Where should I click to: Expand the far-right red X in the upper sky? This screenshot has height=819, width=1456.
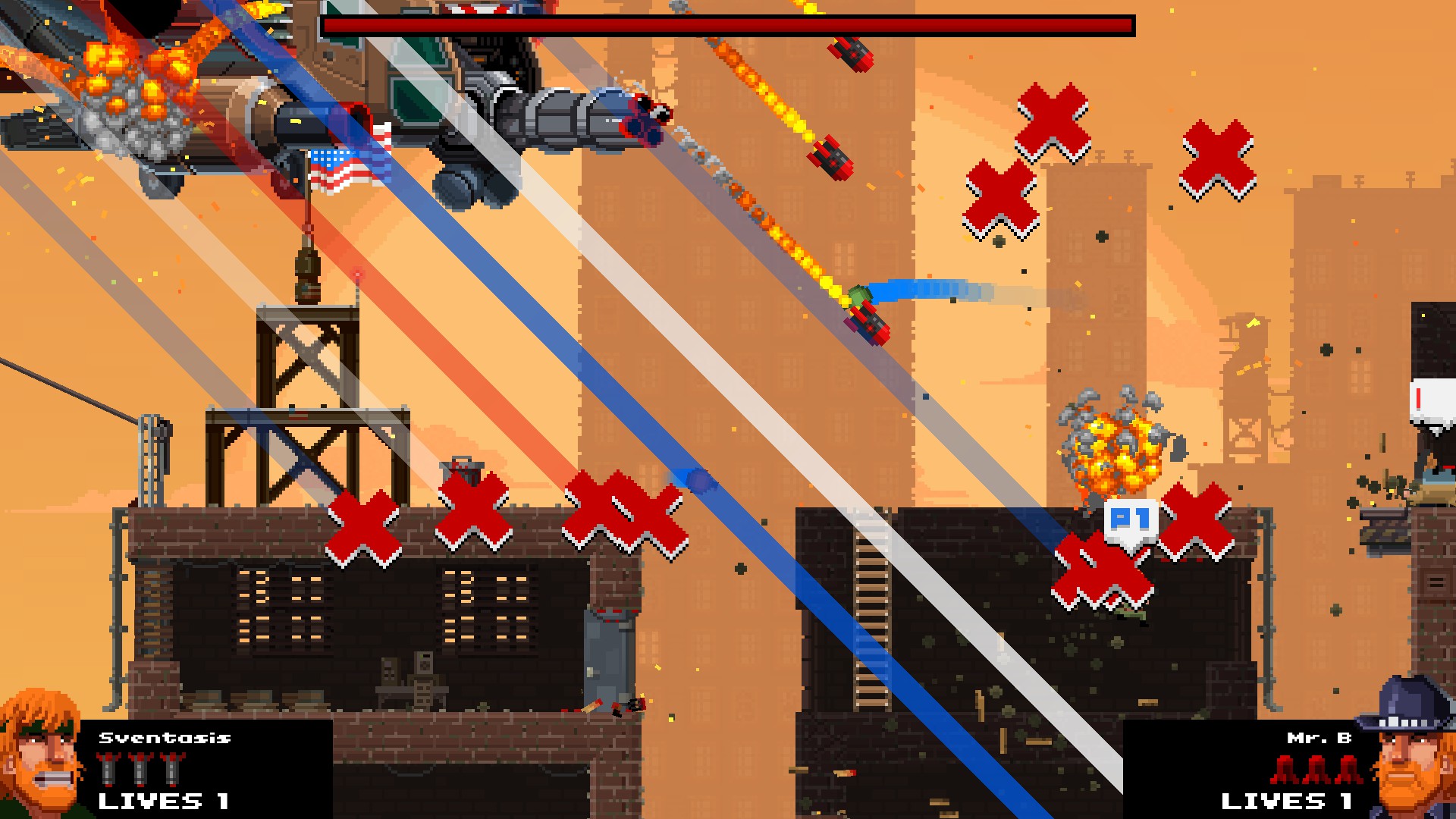pyautogui.click(x=1219, y=158)
